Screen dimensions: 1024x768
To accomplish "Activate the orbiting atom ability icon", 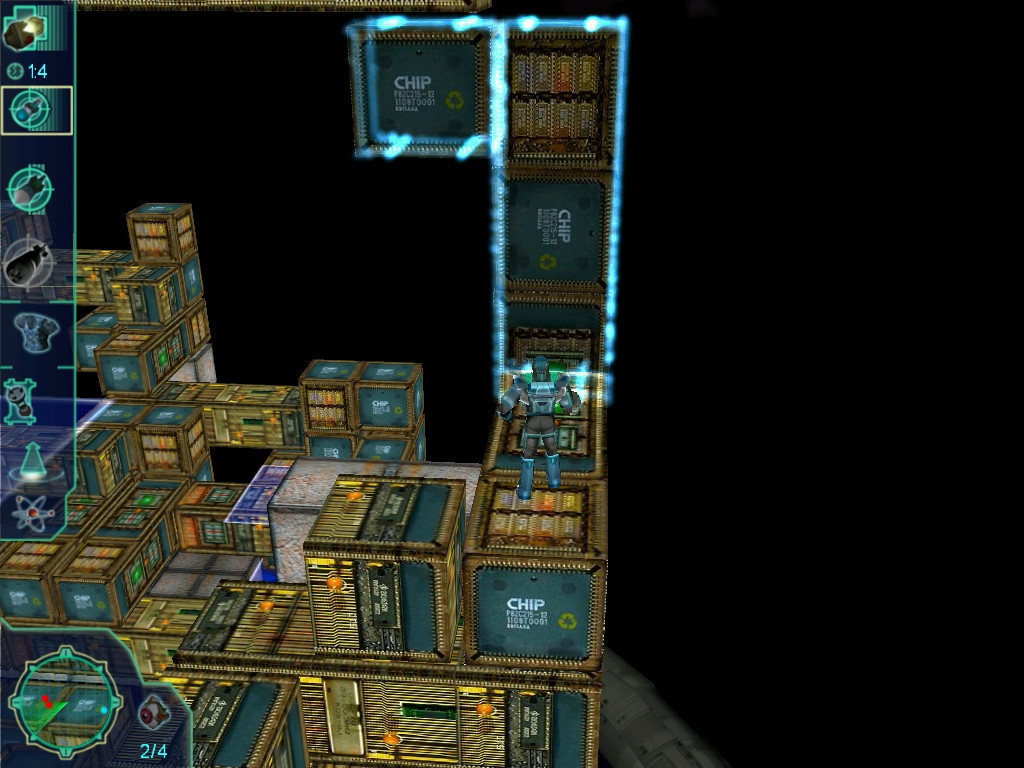I will coord(33,513).
